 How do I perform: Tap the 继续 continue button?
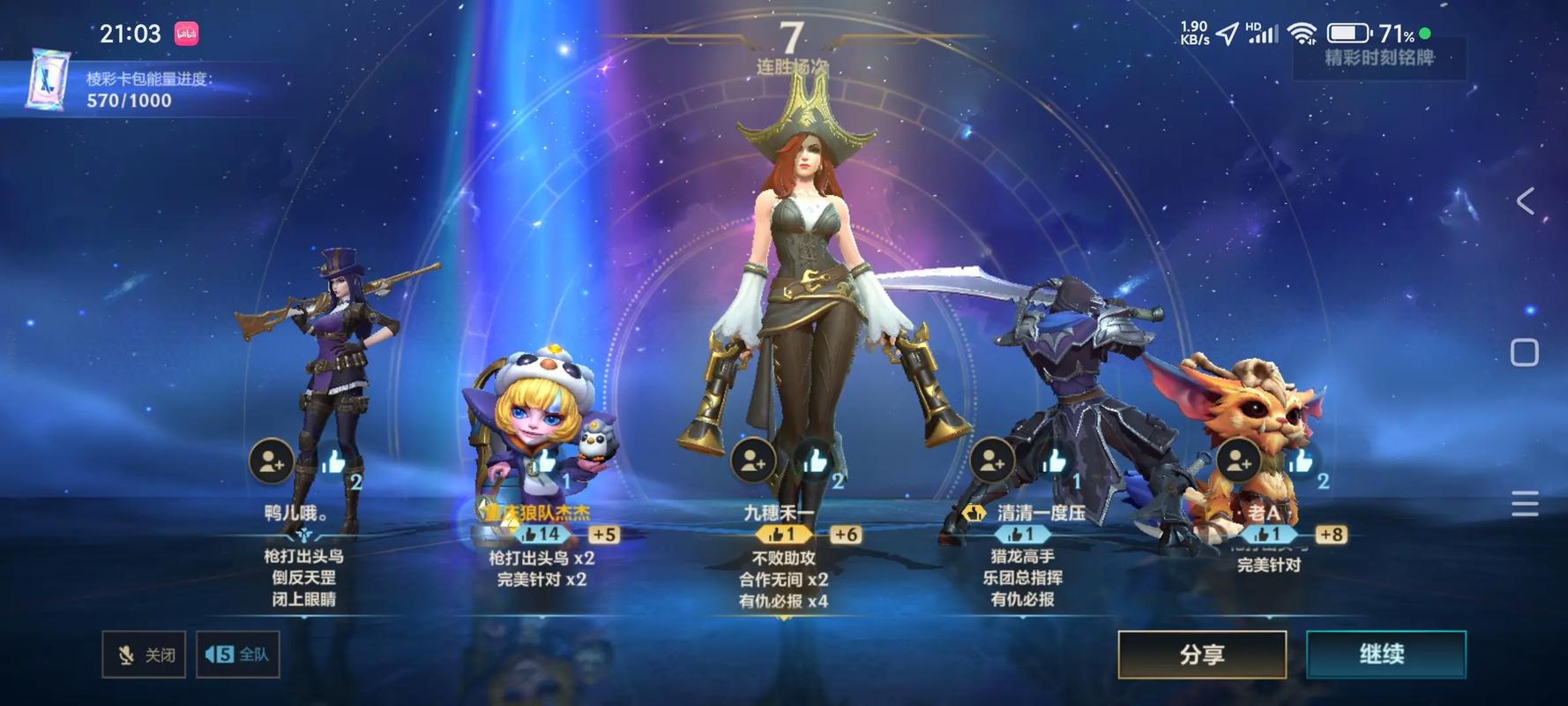[1385, 654]
